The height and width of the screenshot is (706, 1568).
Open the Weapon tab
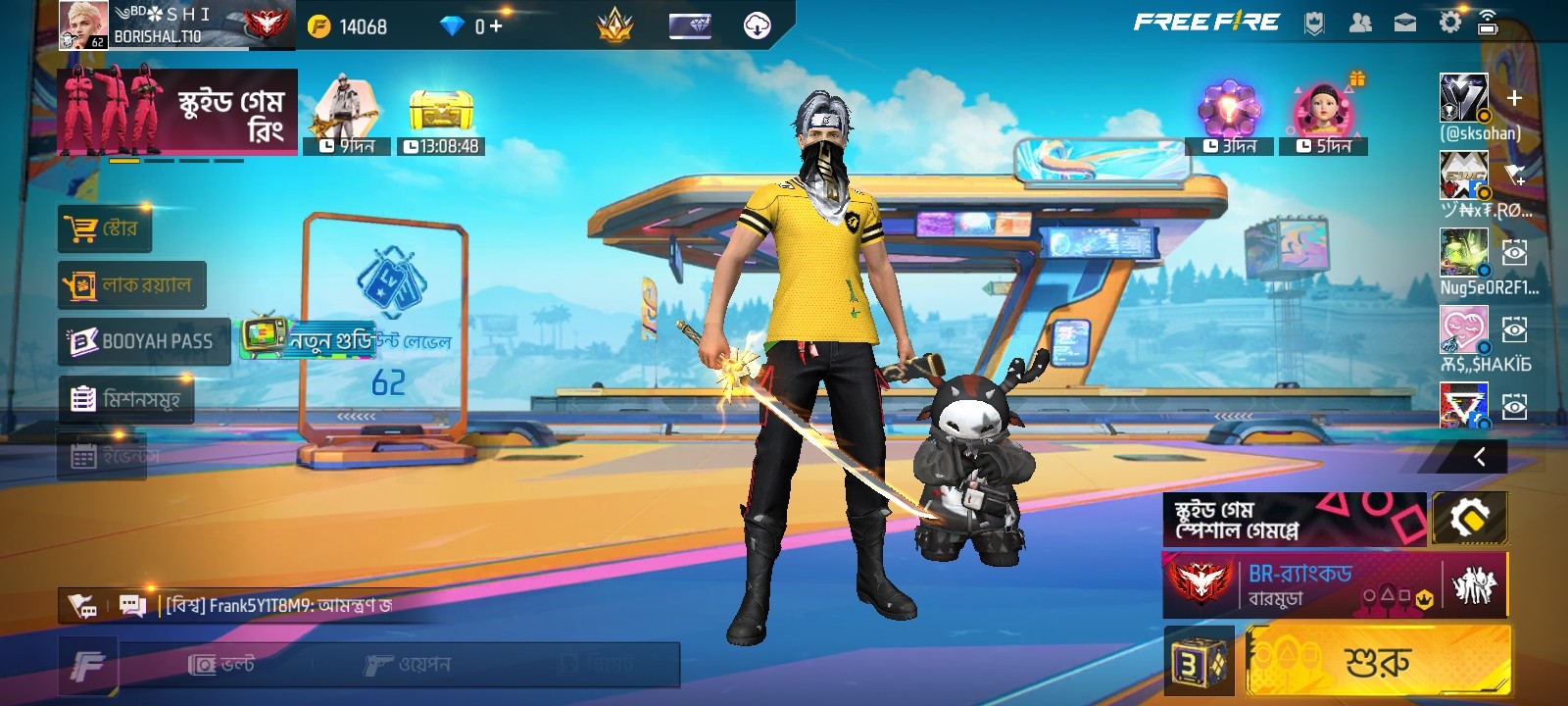click(x=407, y=665)
